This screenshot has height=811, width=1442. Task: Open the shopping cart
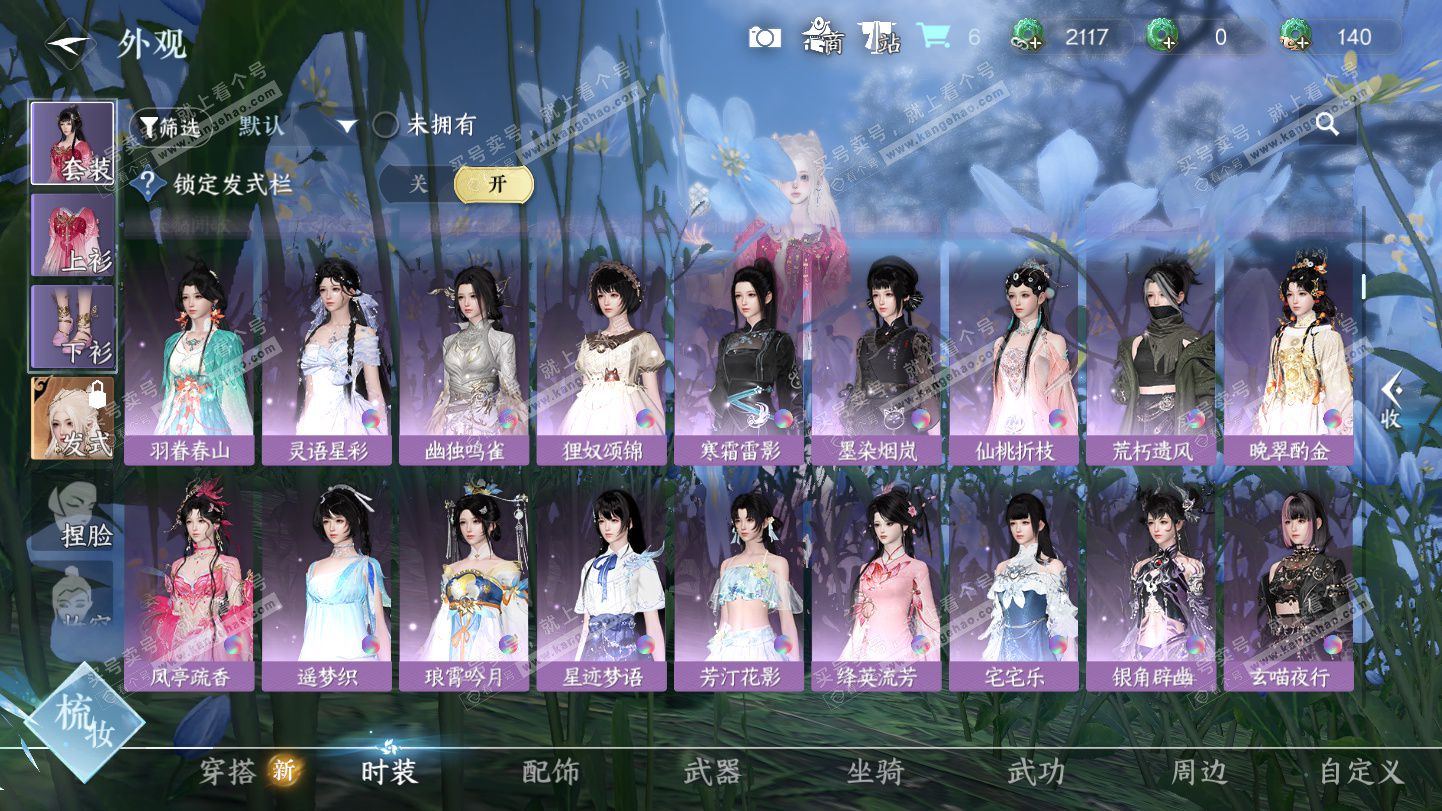(x=934, y=37)
